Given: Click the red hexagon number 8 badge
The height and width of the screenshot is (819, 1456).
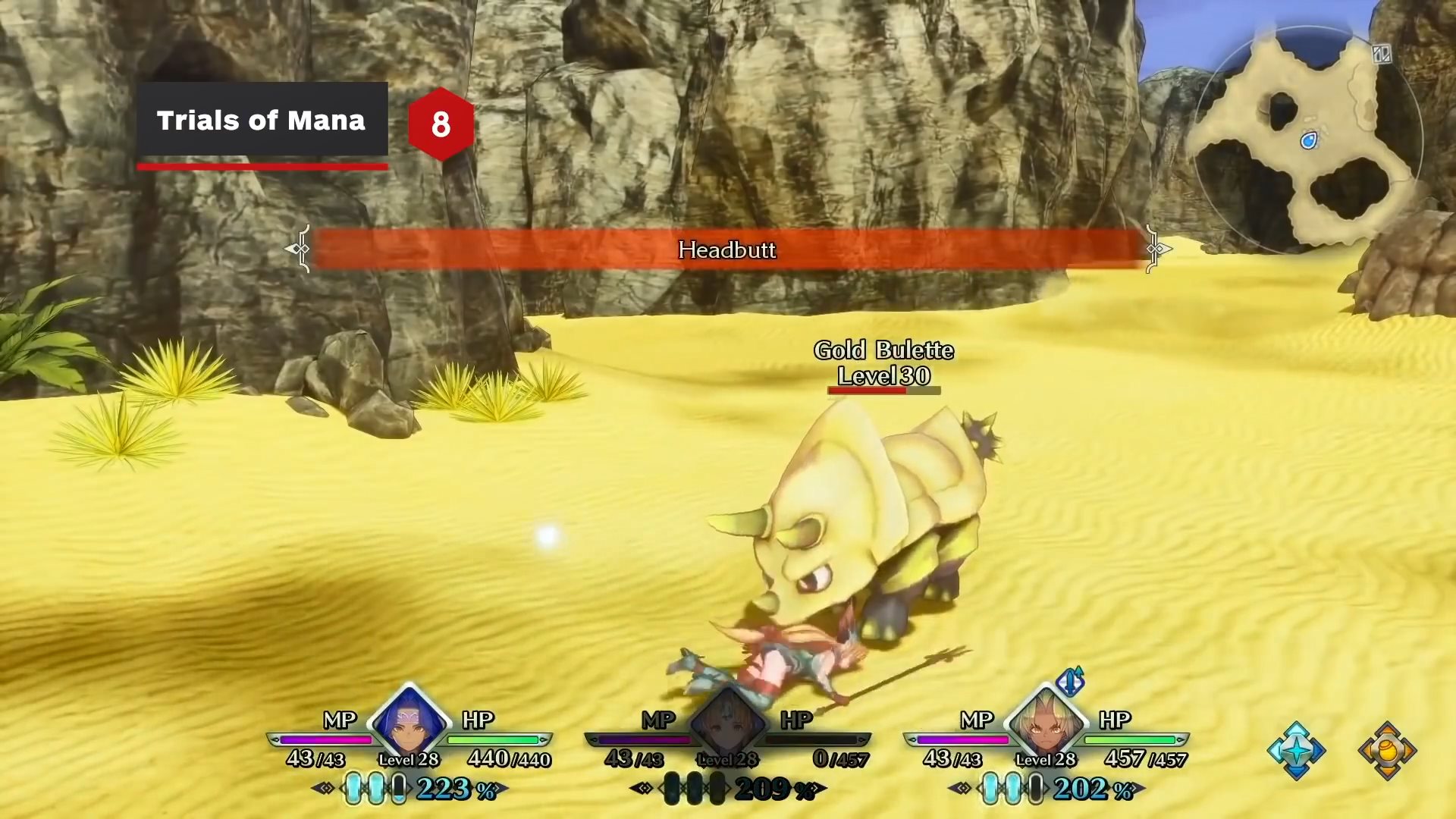Looking at the screenshot, I should coord(441,124).
